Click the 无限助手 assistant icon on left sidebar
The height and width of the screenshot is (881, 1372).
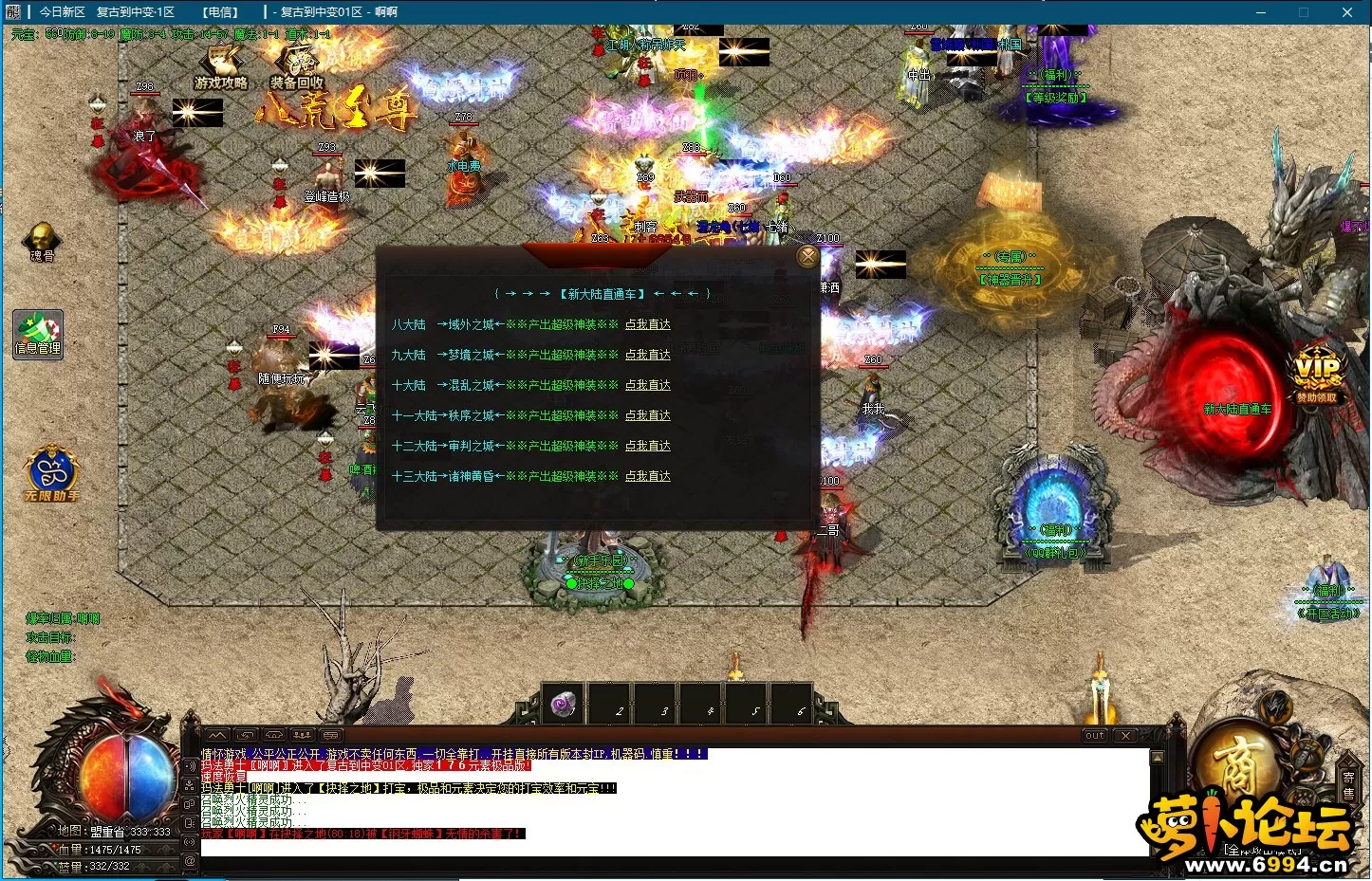[x=52, y=474]
